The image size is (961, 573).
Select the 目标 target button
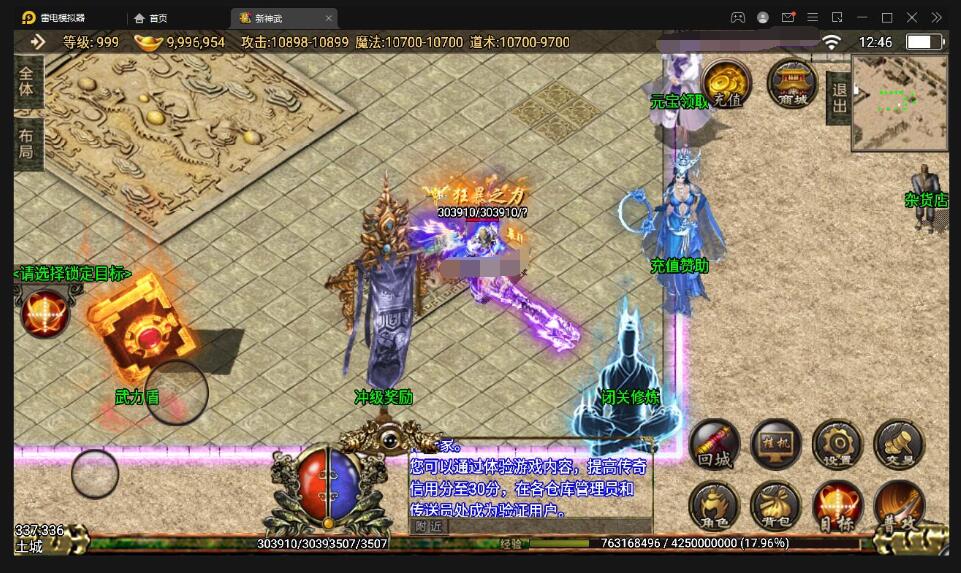point(837,506)
